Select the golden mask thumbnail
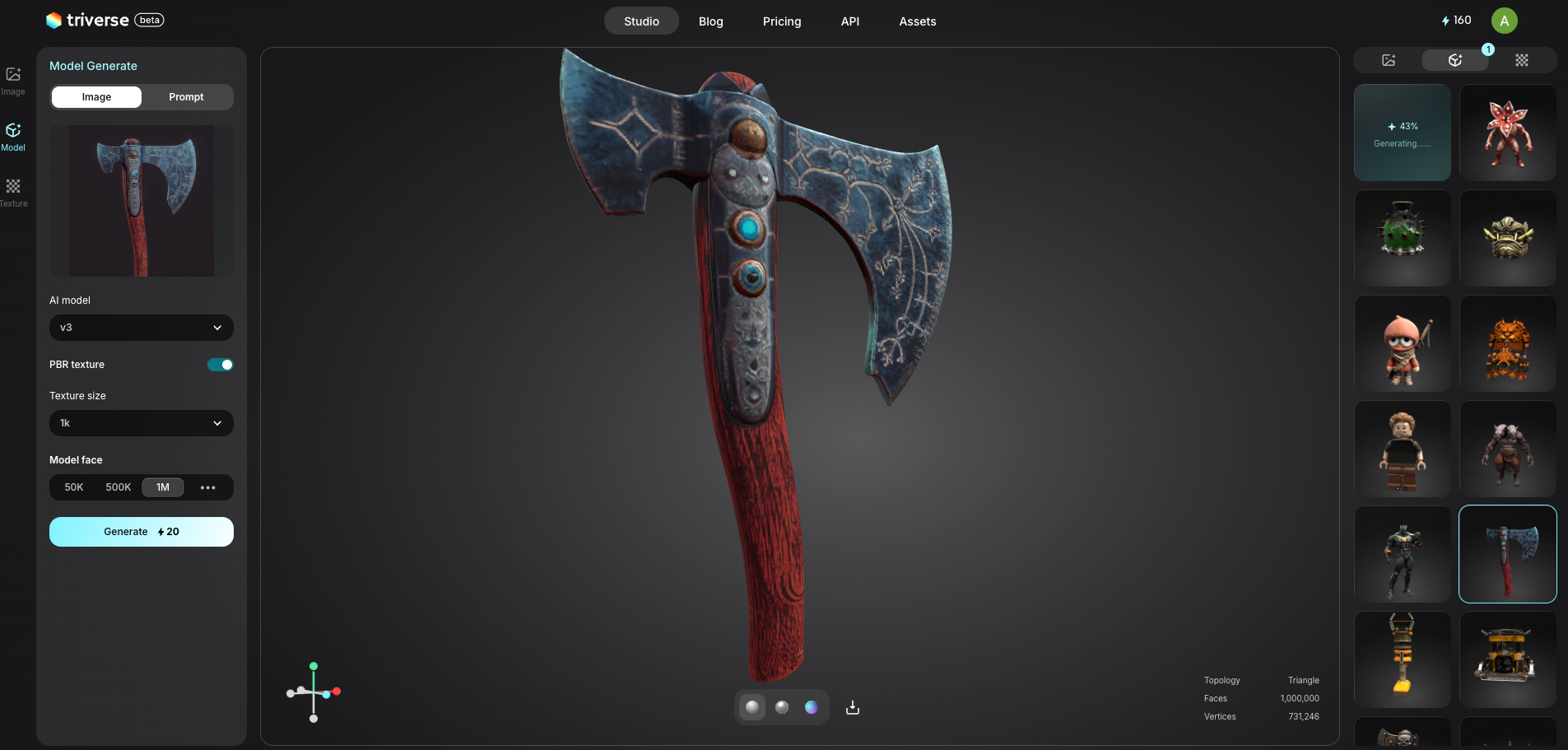 [1507, 238]
